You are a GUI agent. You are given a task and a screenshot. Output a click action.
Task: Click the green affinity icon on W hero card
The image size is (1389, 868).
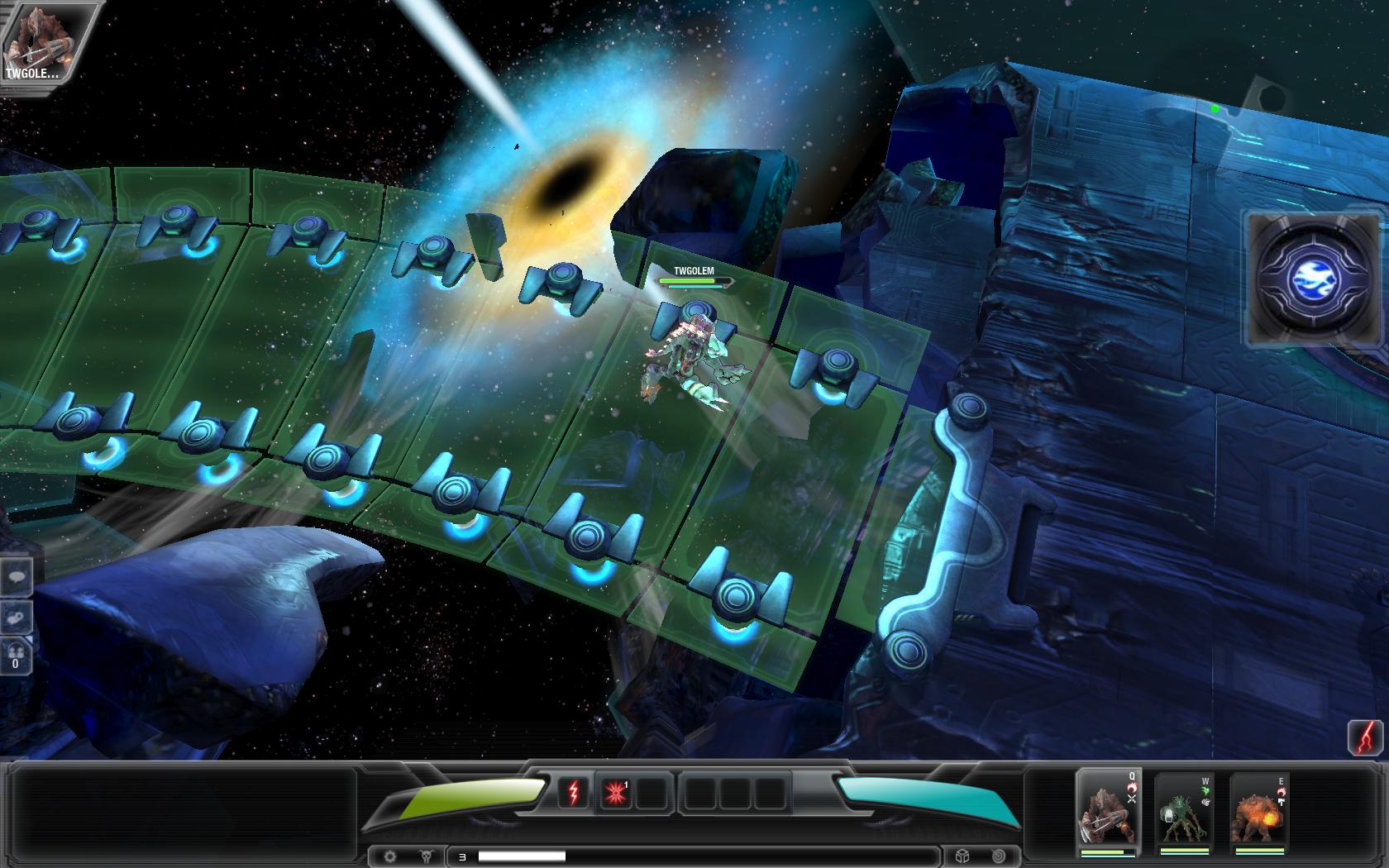coord(1205,790)
